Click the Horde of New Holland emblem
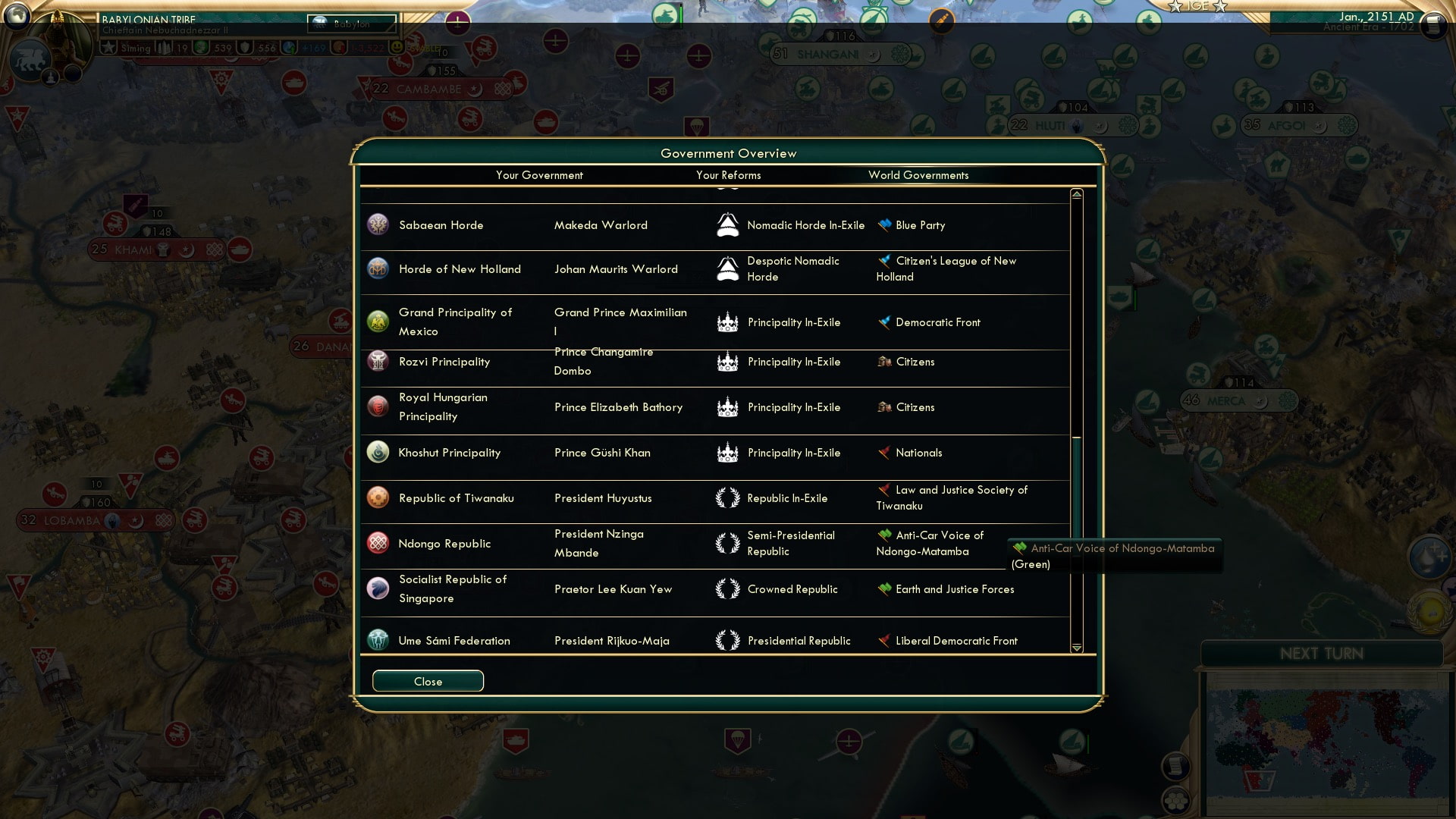The image size is (1456, 819). point(378,268)
